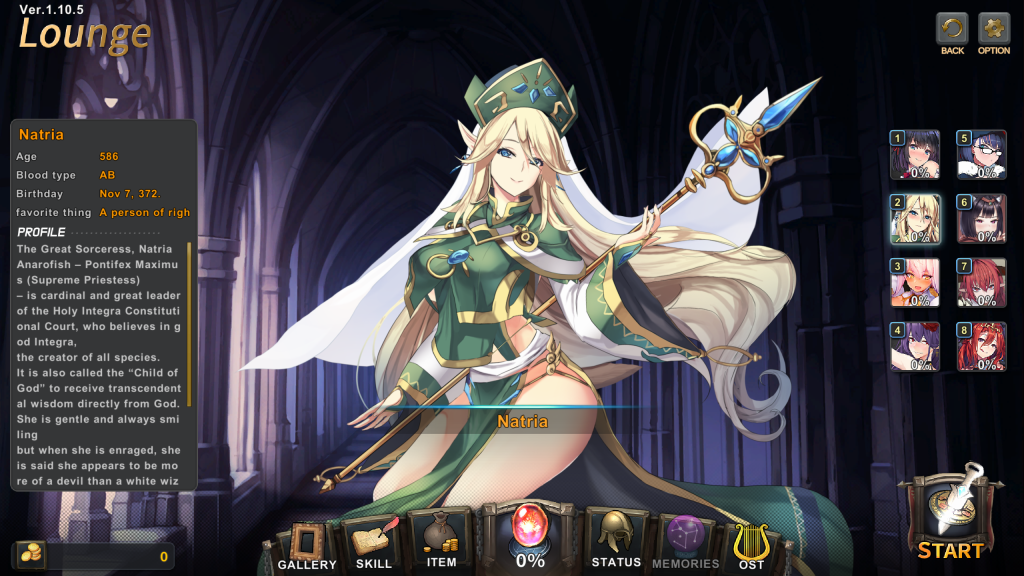Select character portrait number 2

pos(915,219)
